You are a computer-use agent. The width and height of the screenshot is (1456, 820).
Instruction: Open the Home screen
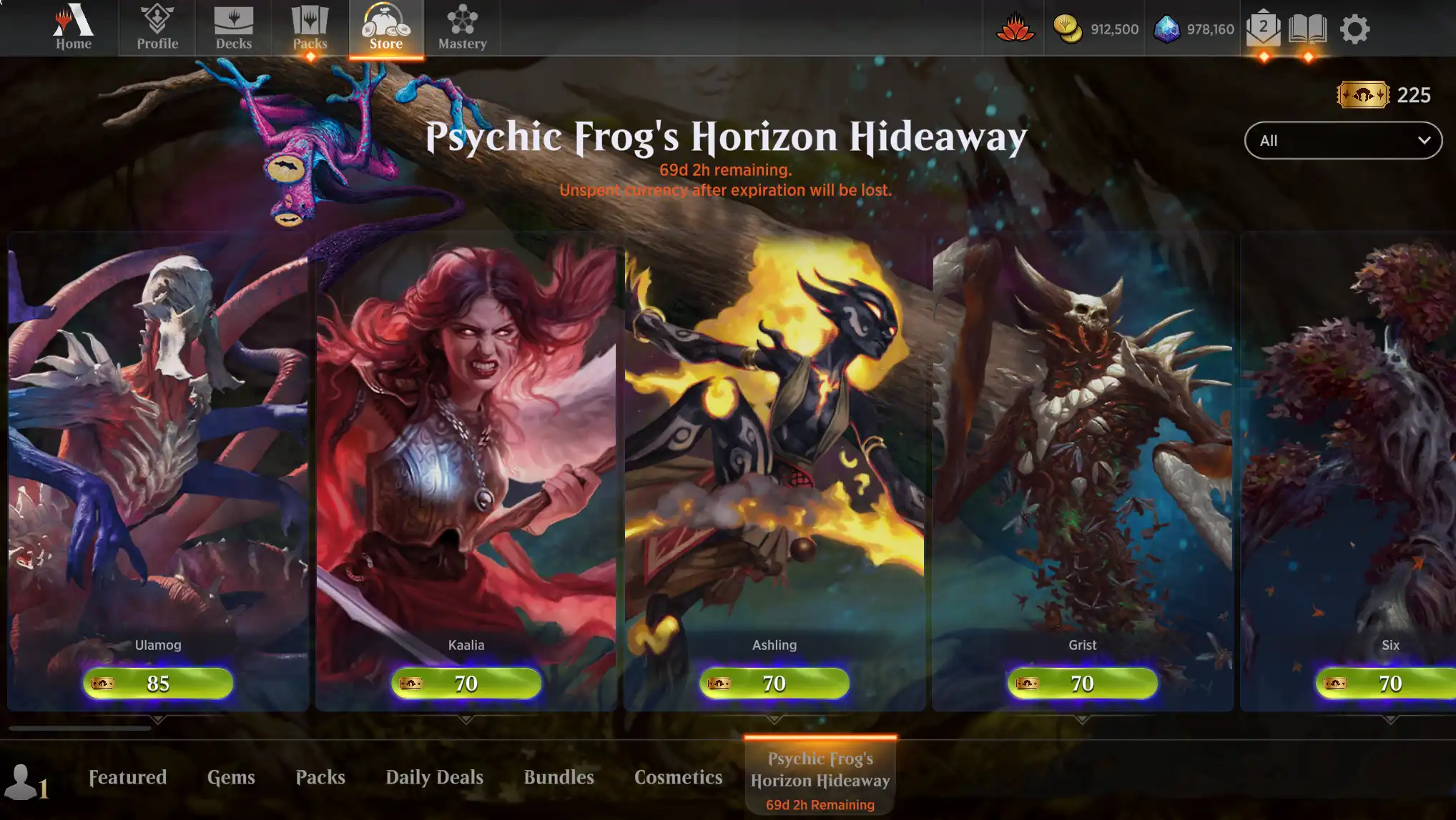pos(72,29)
